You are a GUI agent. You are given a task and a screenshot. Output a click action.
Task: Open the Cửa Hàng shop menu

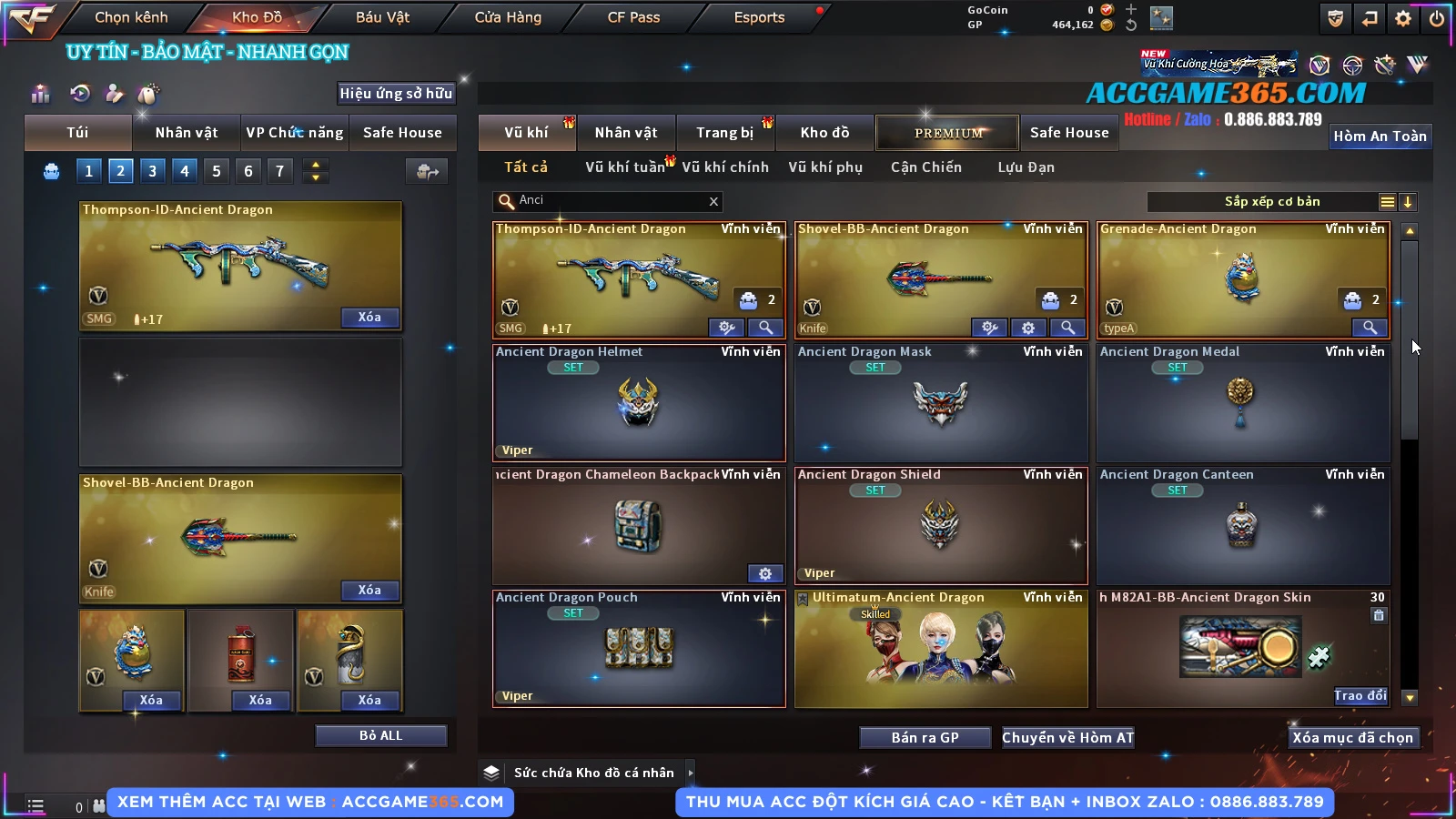(508, 17)
